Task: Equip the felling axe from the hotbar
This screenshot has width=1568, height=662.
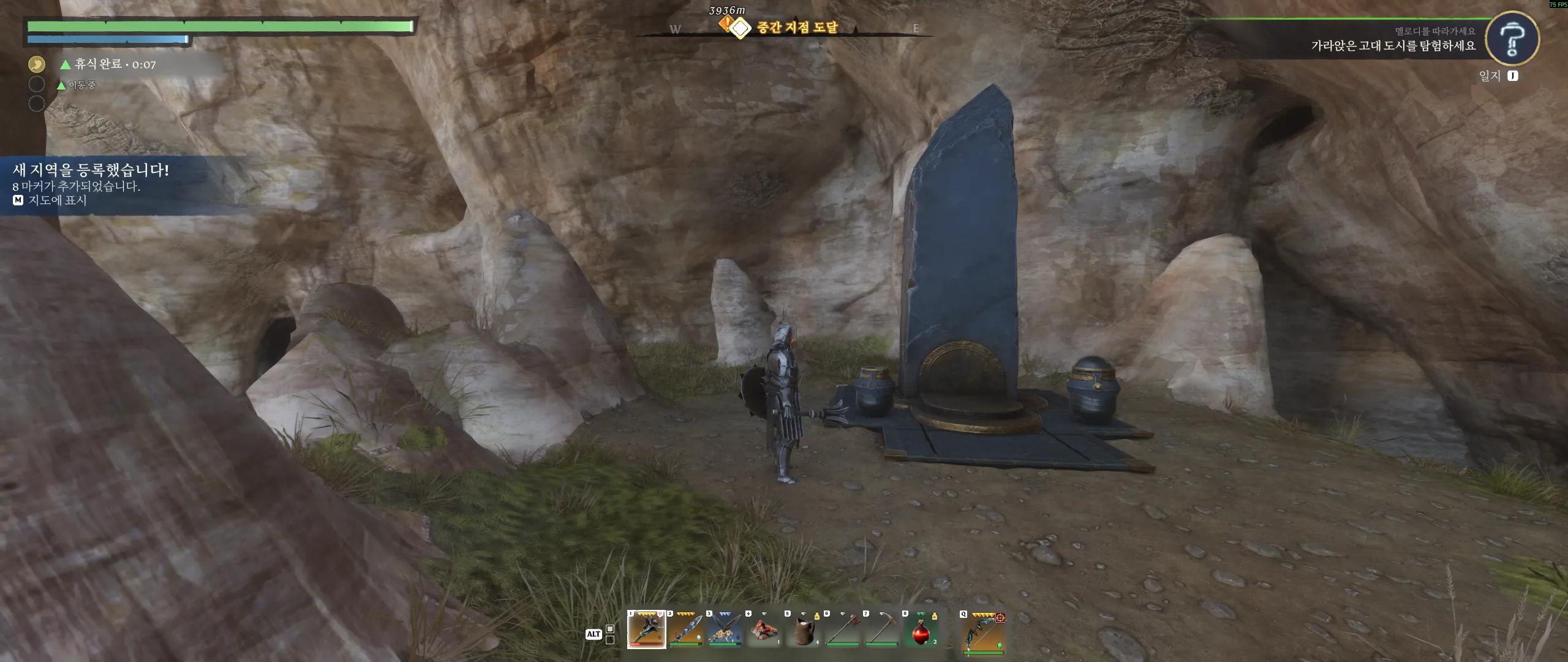Action: [x=843, y=630]
